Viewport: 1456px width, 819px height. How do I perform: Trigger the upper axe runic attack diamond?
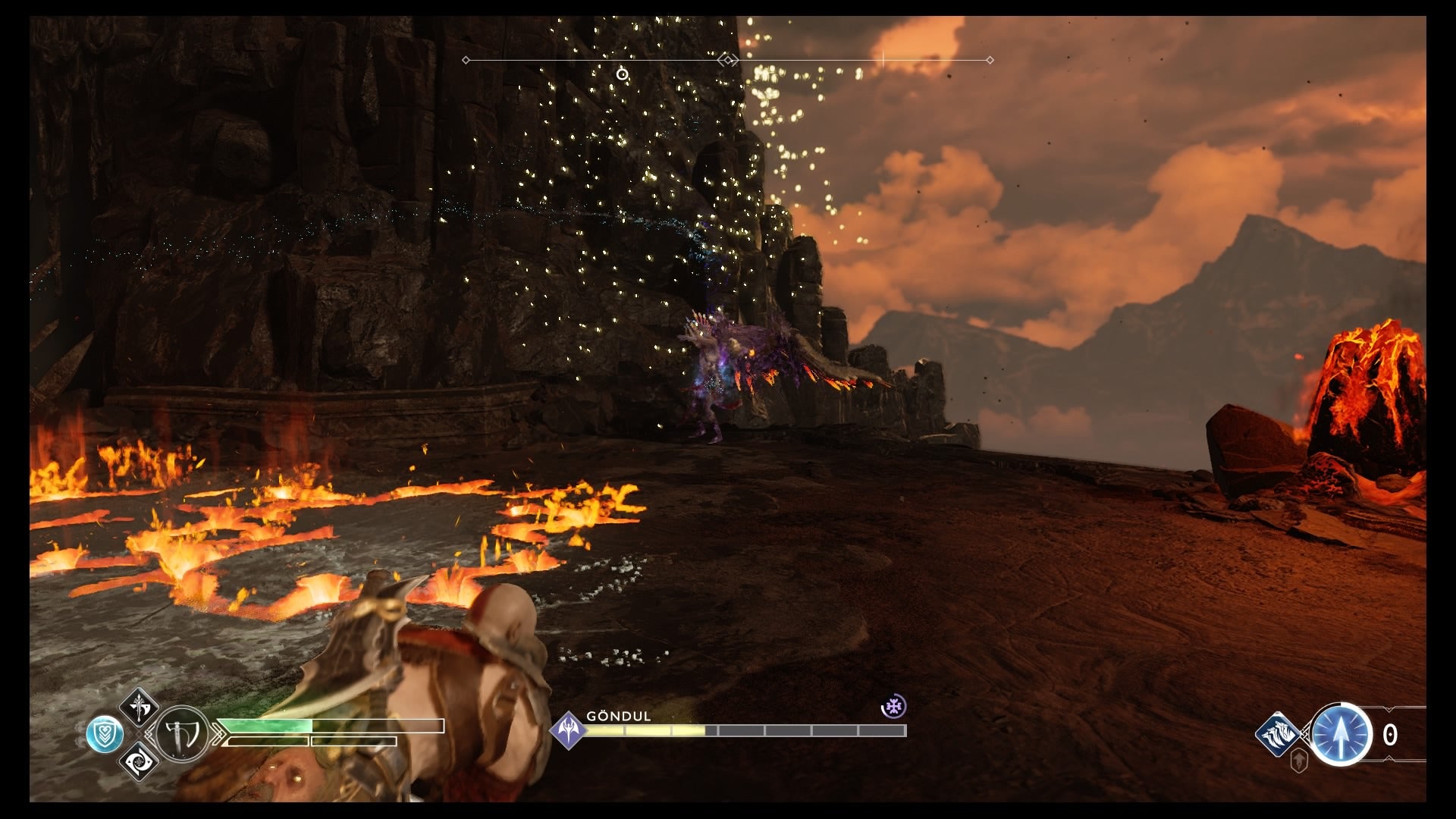pyautogui.click(x=140, y=708)
